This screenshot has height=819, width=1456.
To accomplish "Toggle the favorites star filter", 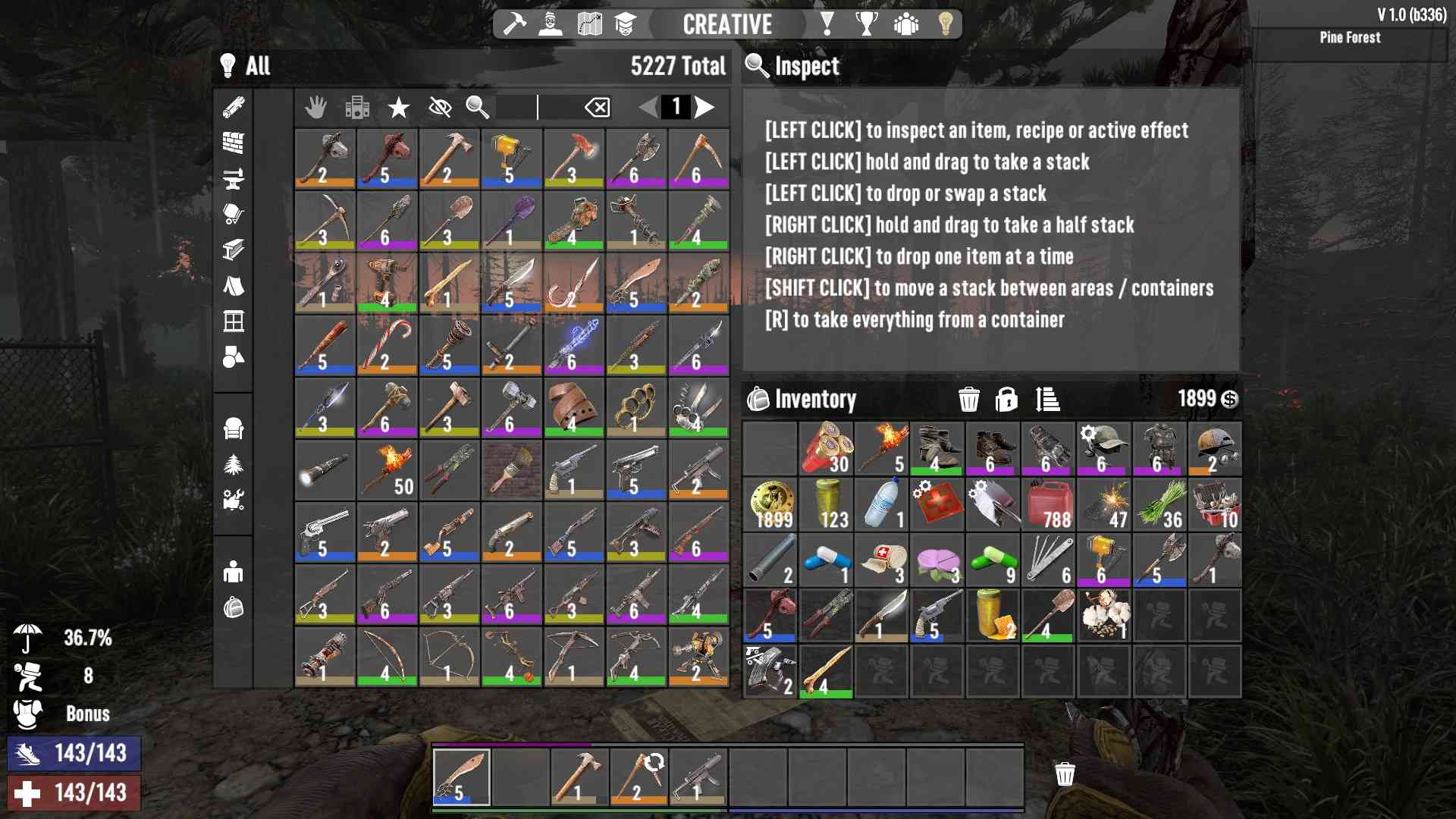I will 398,108.
